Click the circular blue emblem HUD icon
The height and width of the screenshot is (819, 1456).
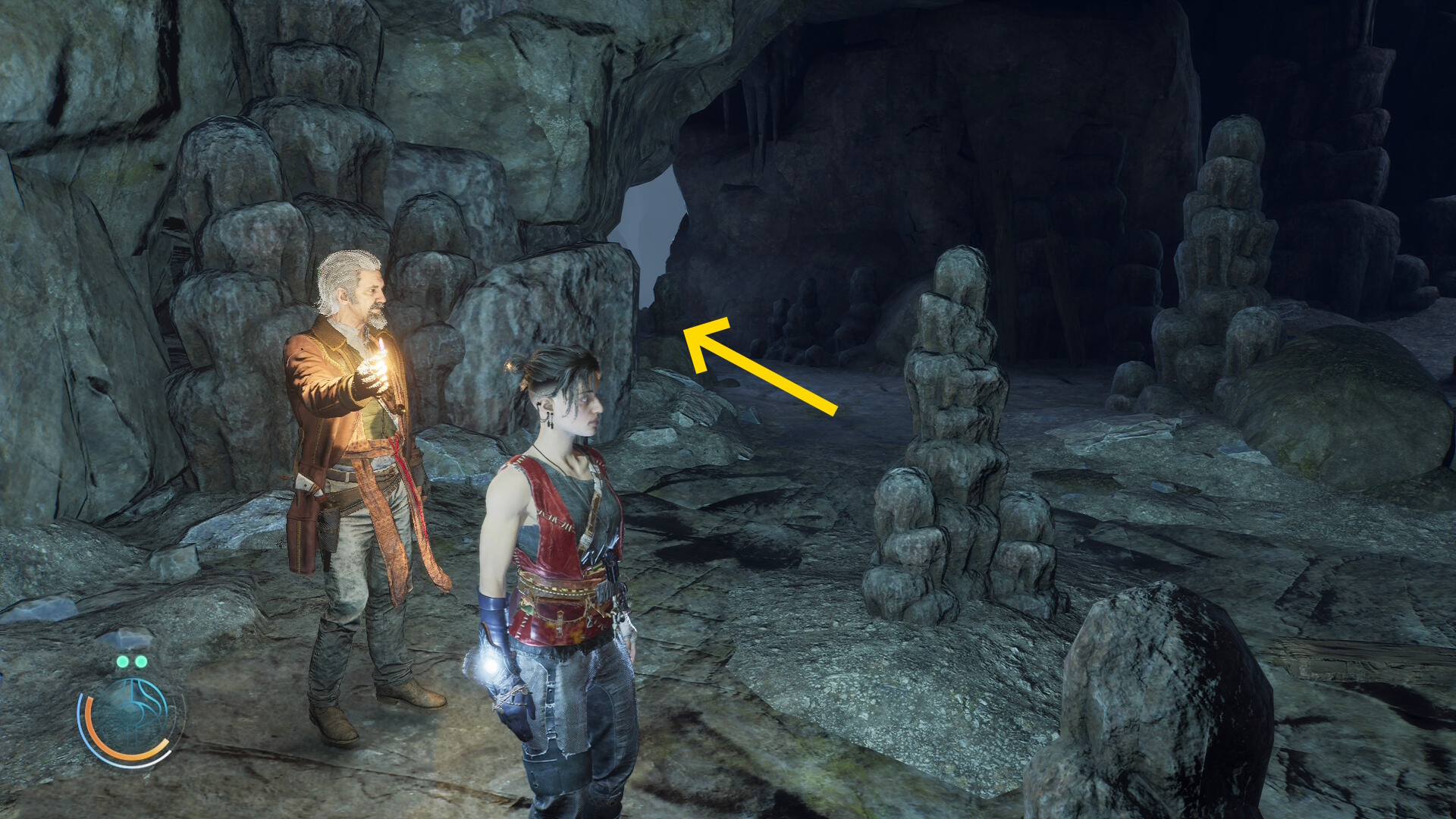click(x=131, y=717)
